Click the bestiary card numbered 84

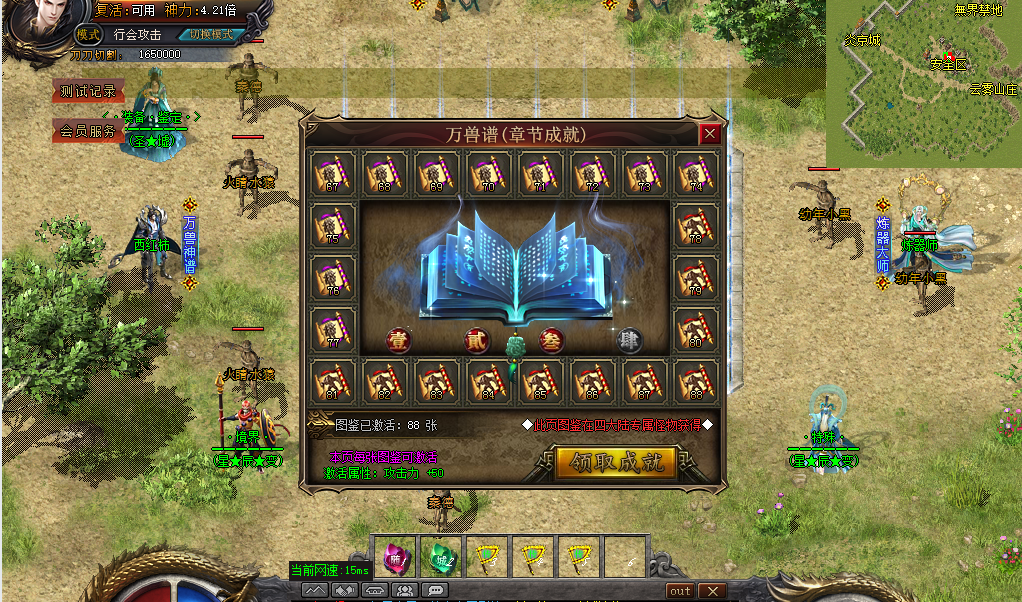point(488,382)
